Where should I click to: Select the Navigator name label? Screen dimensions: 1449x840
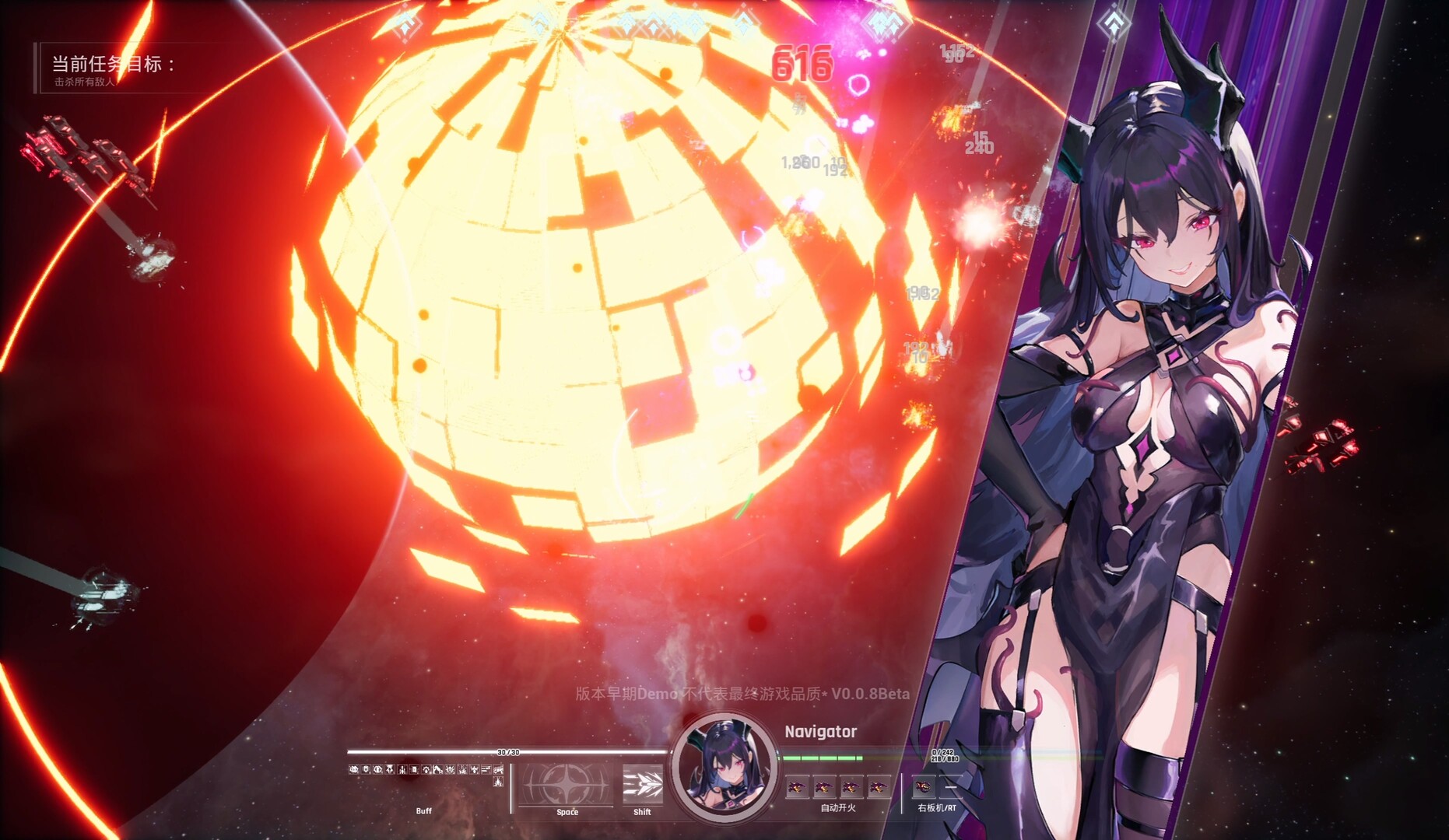coord(819,731)
